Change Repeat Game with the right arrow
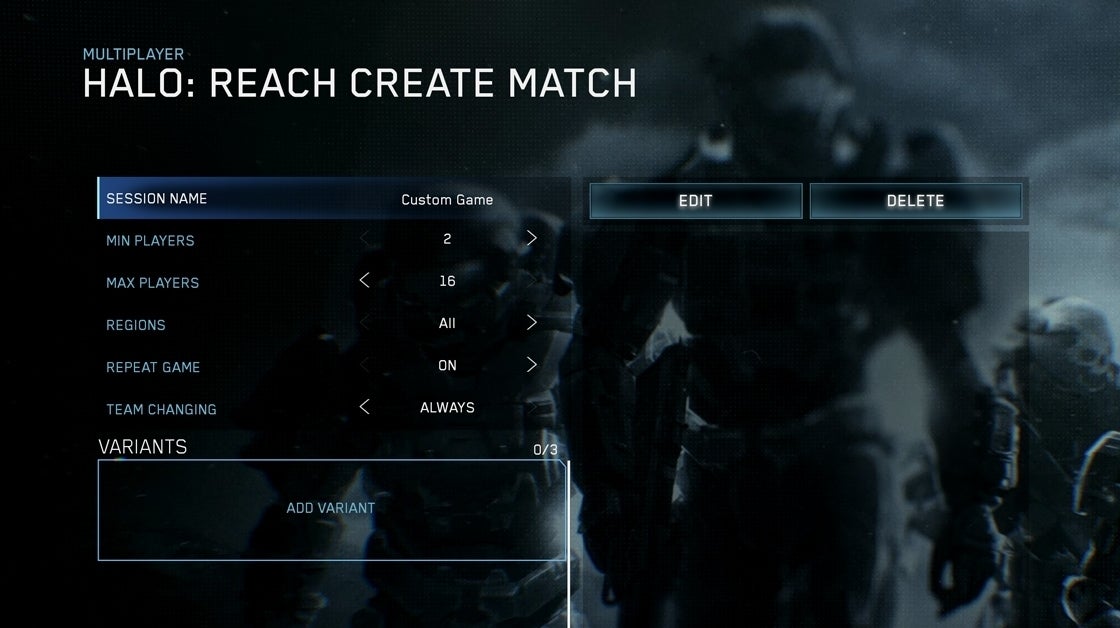The width and height of the screenshot is (1120, 628). [531, 365]
